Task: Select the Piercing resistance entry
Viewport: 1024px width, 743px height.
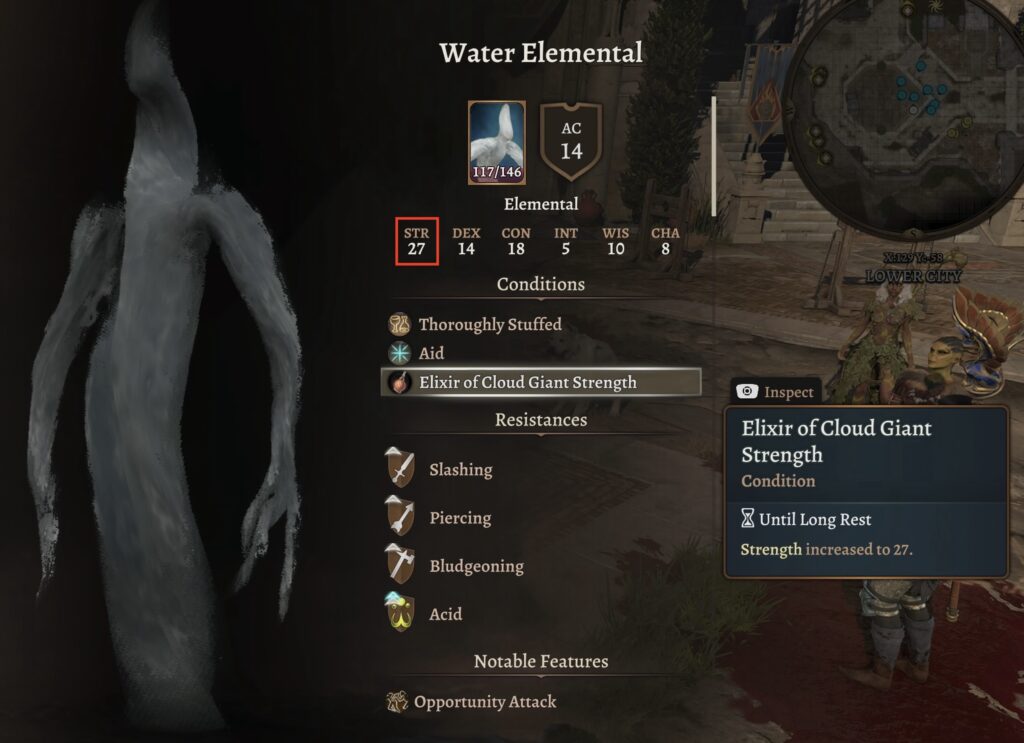Action: pos(459,518)
